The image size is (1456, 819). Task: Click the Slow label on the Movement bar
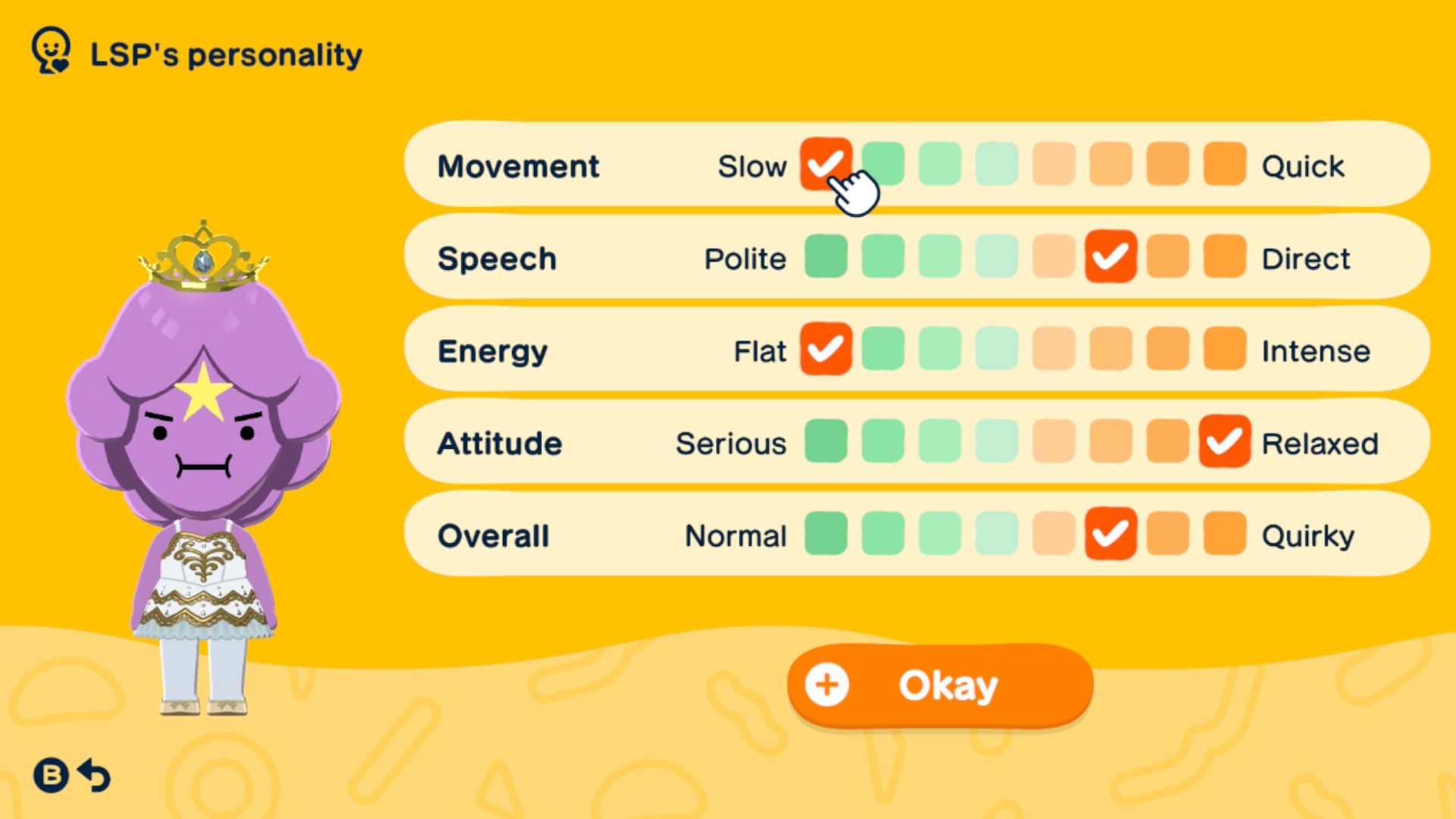752,166
